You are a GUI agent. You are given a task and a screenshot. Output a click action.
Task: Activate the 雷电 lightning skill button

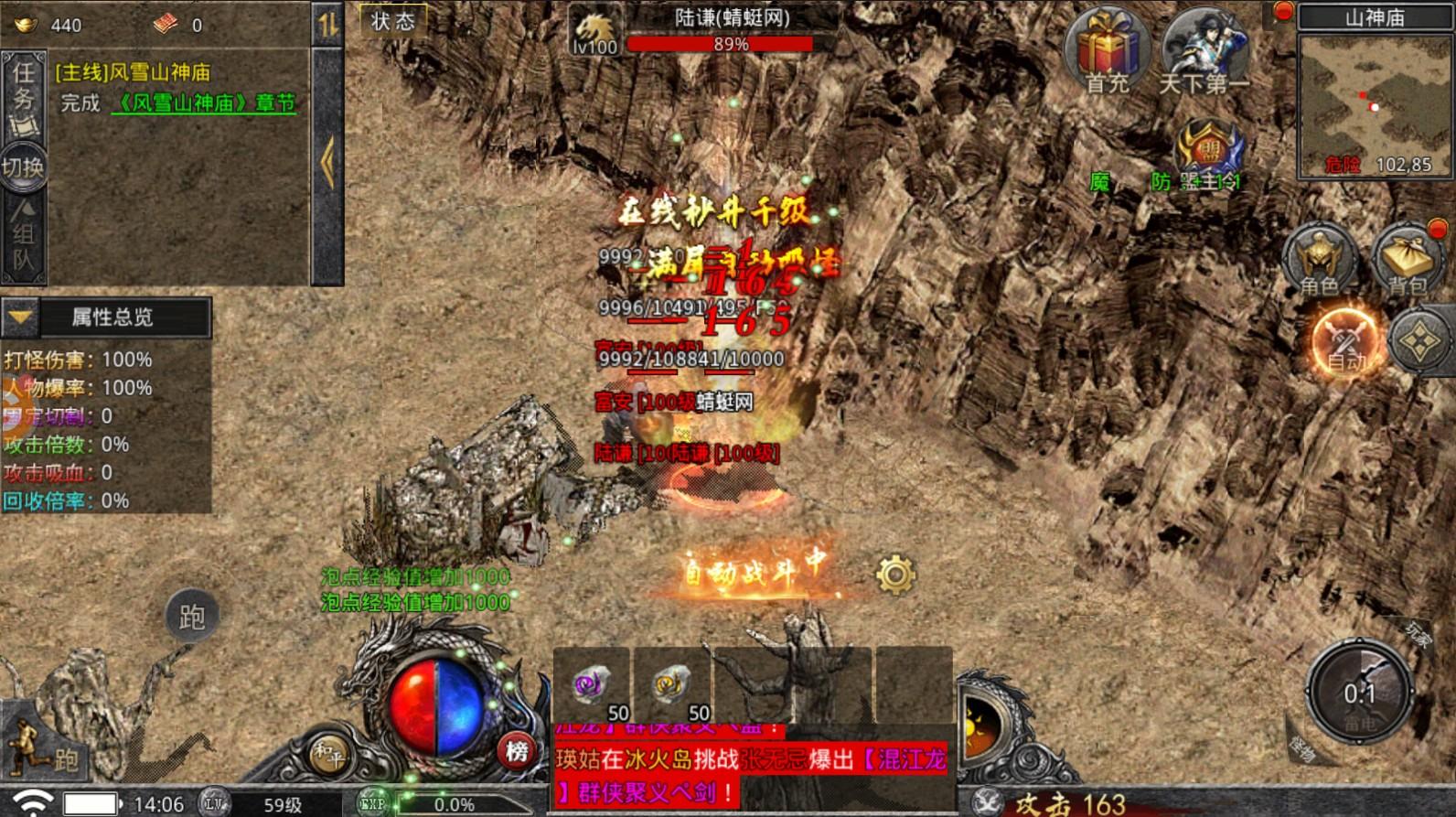pyautogui.click(x=1359, y=693)
